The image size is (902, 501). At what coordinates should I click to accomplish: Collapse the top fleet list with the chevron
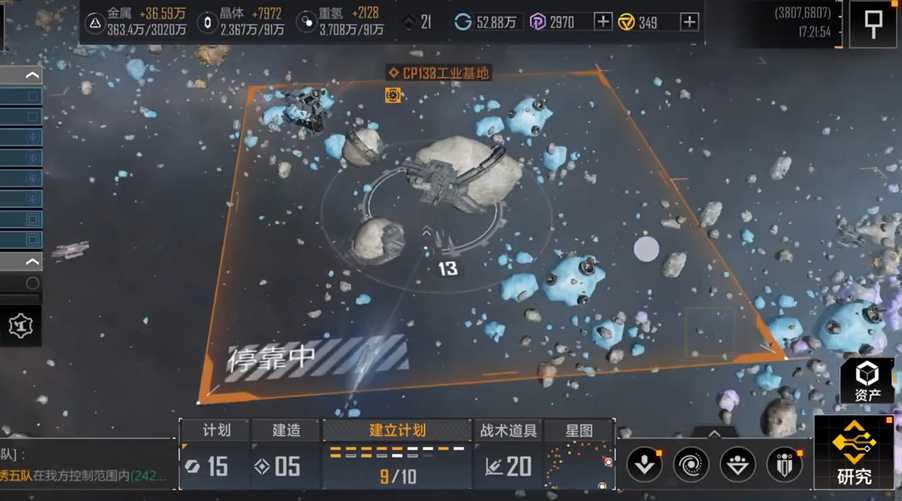tap(32, 76)
